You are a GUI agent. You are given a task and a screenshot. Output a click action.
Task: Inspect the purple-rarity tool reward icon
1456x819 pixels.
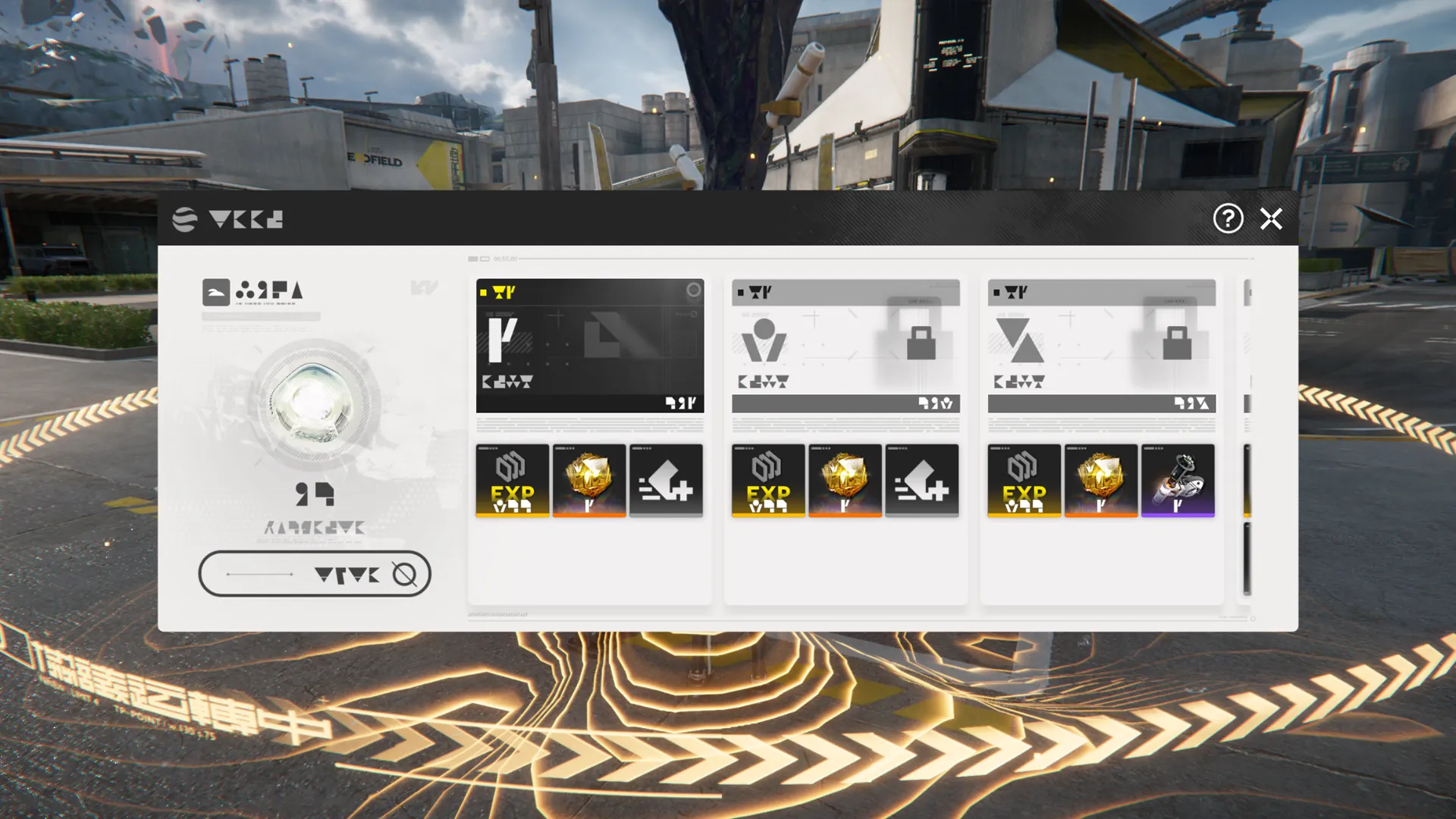pyautogui.click(x=1178, y=481)
